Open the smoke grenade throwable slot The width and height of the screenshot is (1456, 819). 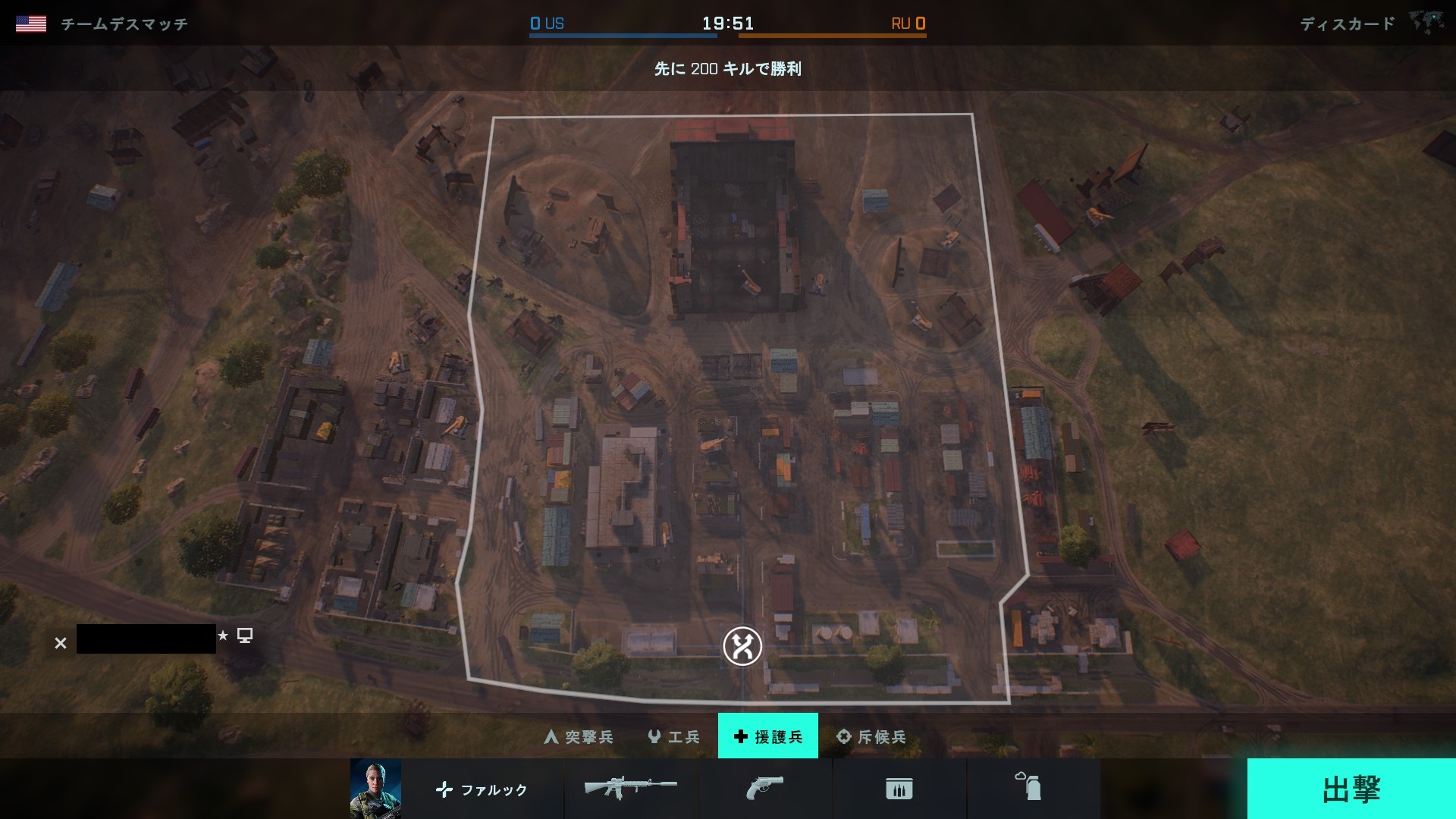[x=1033, y=789]
